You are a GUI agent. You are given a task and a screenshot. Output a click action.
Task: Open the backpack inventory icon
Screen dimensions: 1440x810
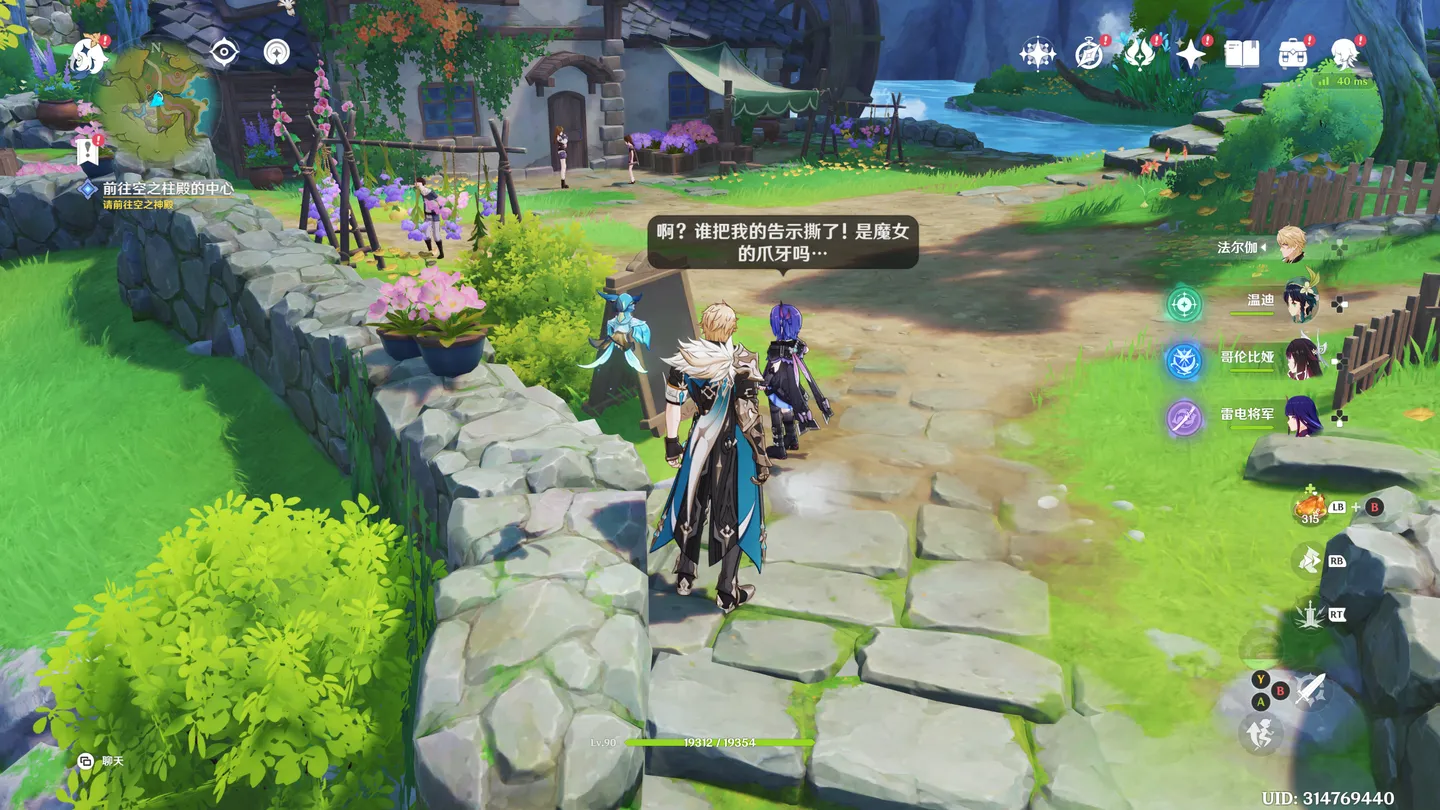click(1293, 54)
